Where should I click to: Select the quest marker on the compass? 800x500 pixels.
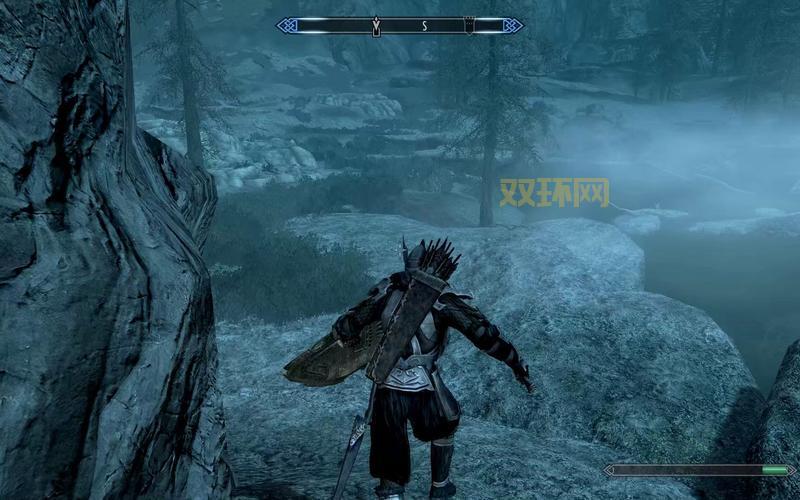[x=376, y=25]
